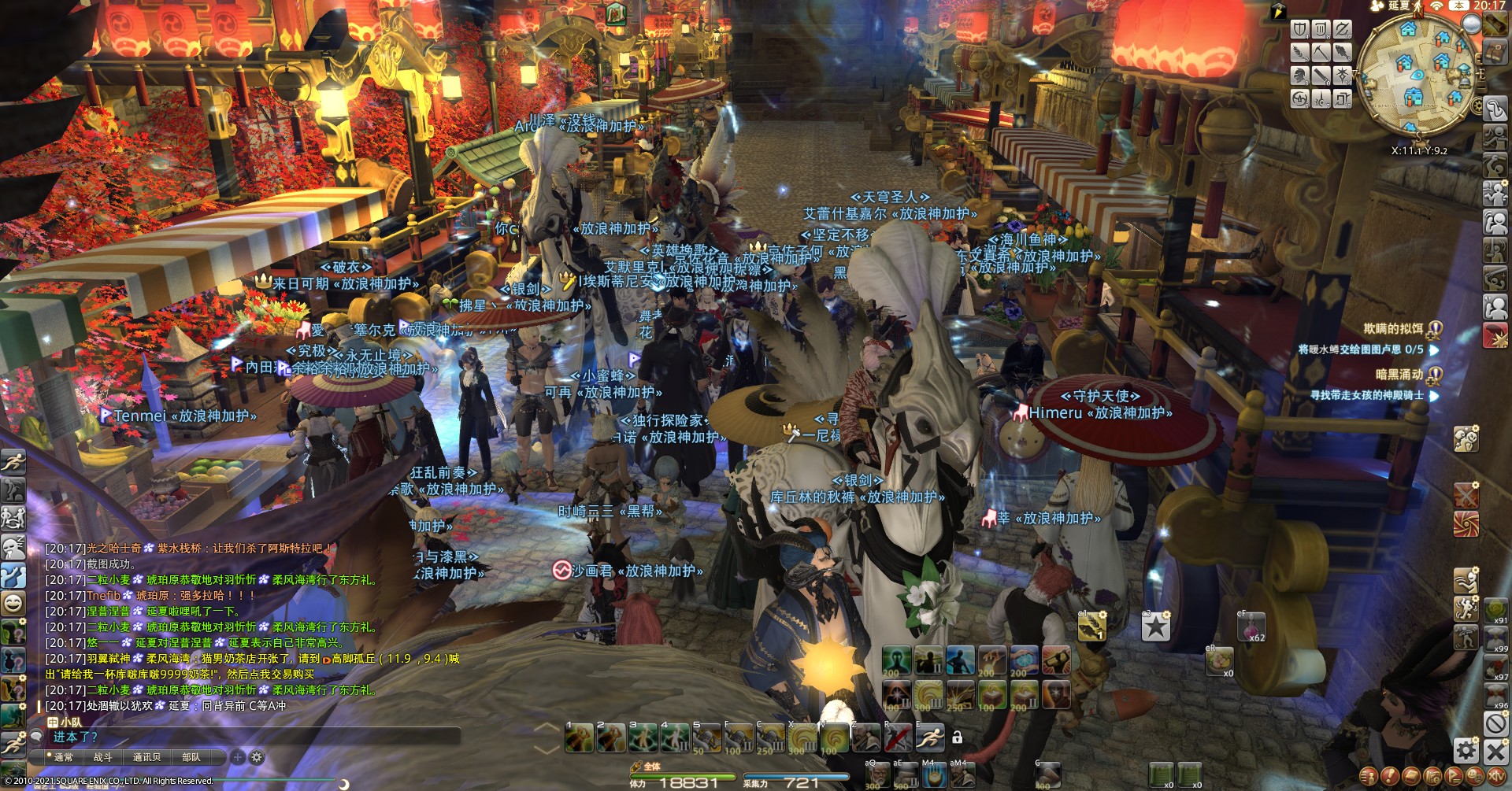
Task: Toggle the hotbar padlock icon
Action: click(x=958, y=737)
